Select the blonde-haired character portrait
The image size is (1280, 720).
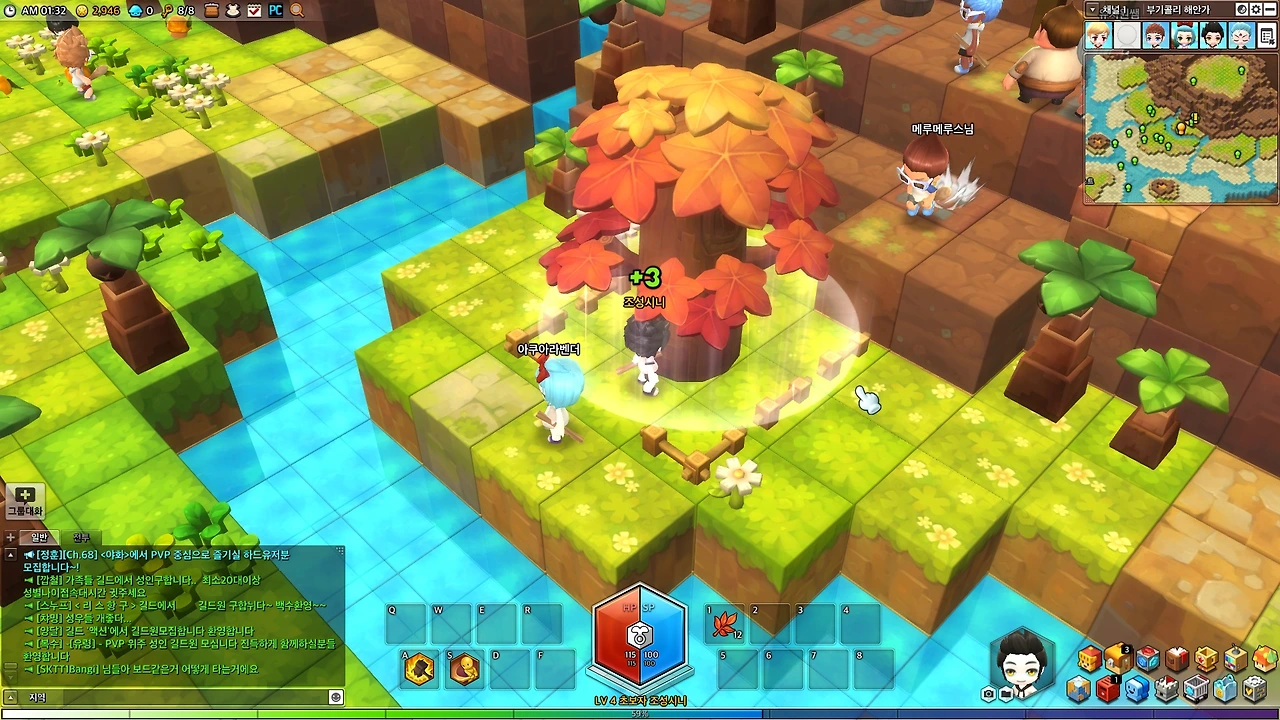click(x=1098, y=37)
